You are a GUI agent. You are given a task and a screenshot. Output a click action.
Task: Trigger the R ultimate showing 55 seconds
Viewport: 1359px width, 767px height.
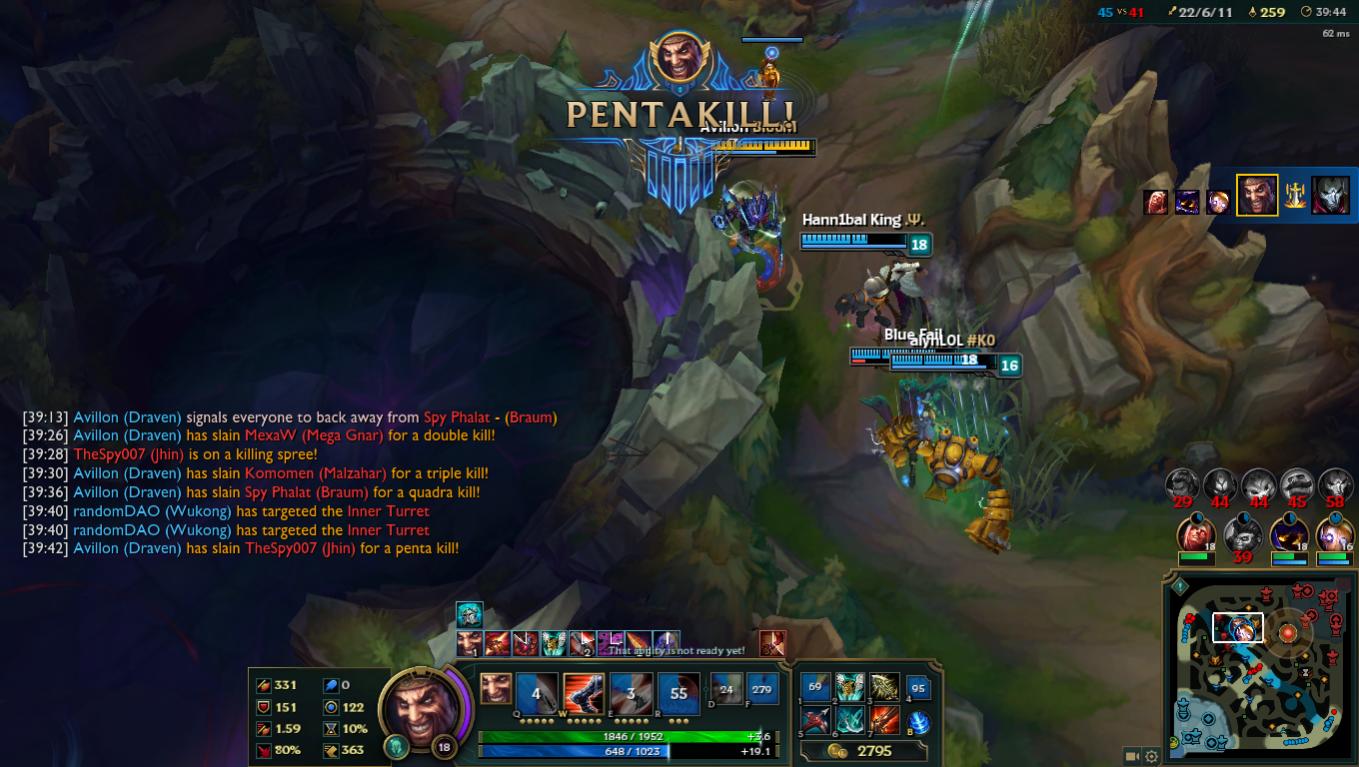678,692
